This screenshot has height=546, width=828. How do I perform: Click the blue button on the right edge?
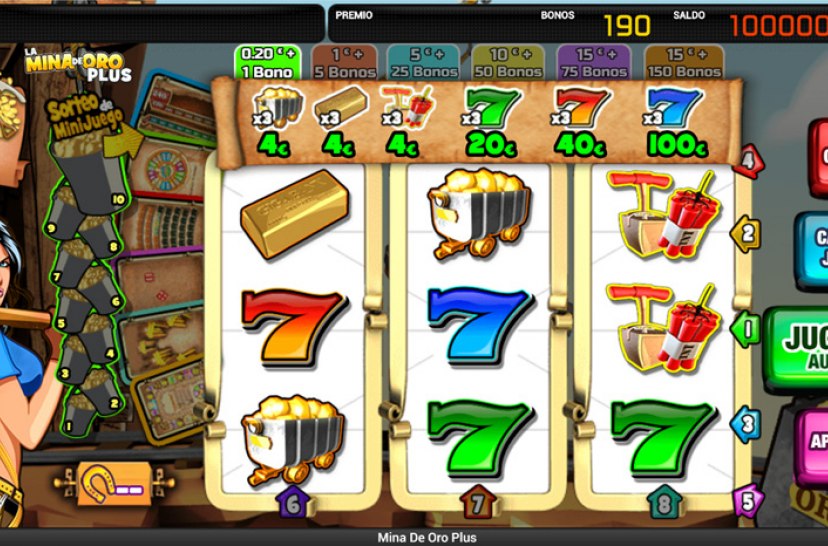(x=814, y=250)
